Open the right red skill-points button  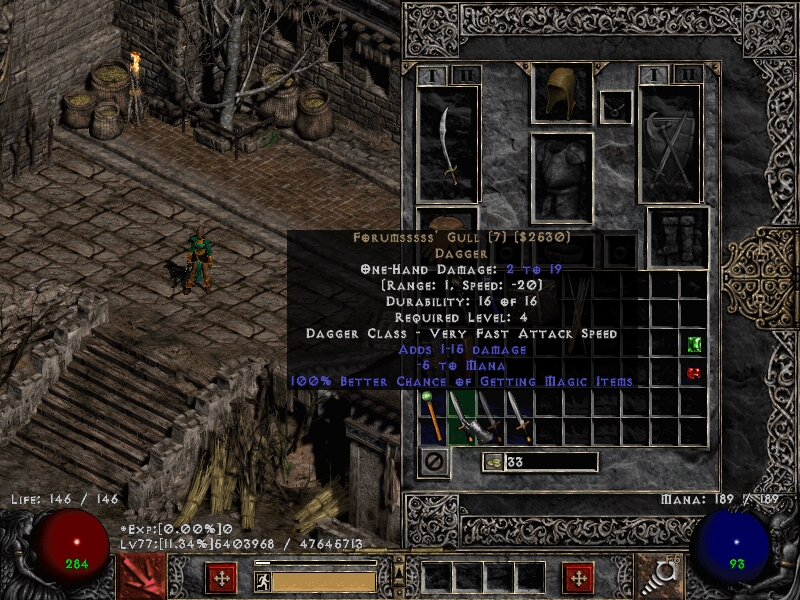pyautogui.click(x=577, y=578)
